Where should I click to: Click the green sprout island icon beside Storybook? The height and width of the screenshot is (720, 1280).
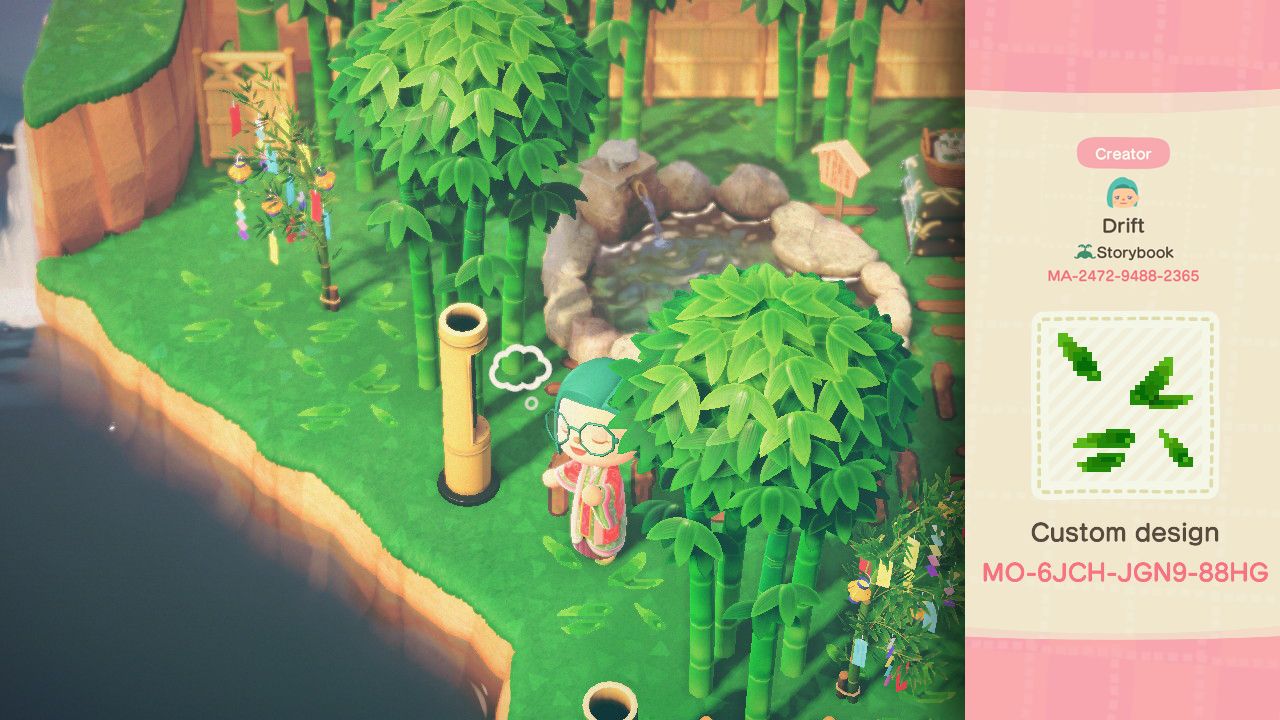(x=1084, y=253)
